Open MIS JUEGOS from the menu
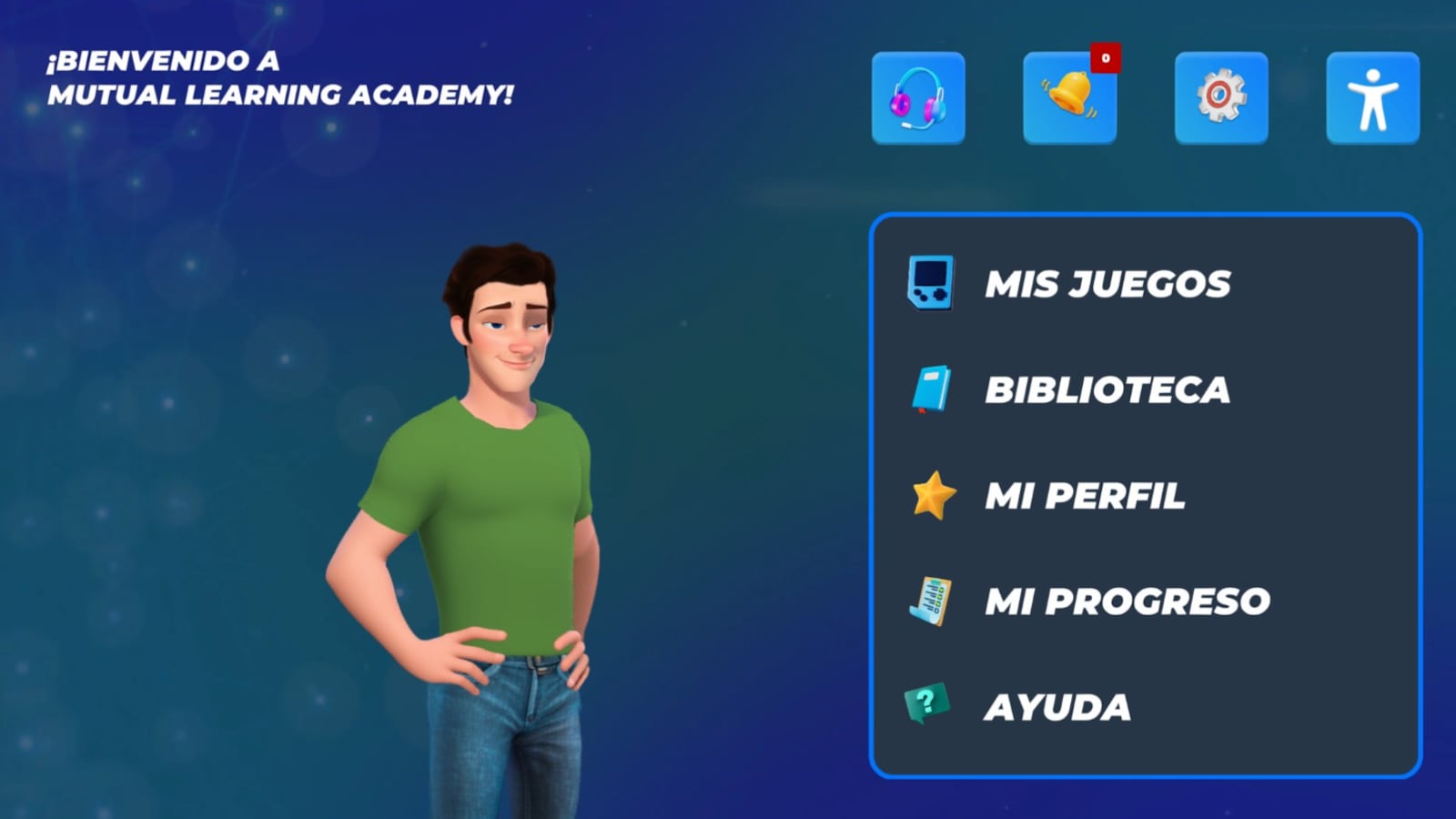 1110,283
